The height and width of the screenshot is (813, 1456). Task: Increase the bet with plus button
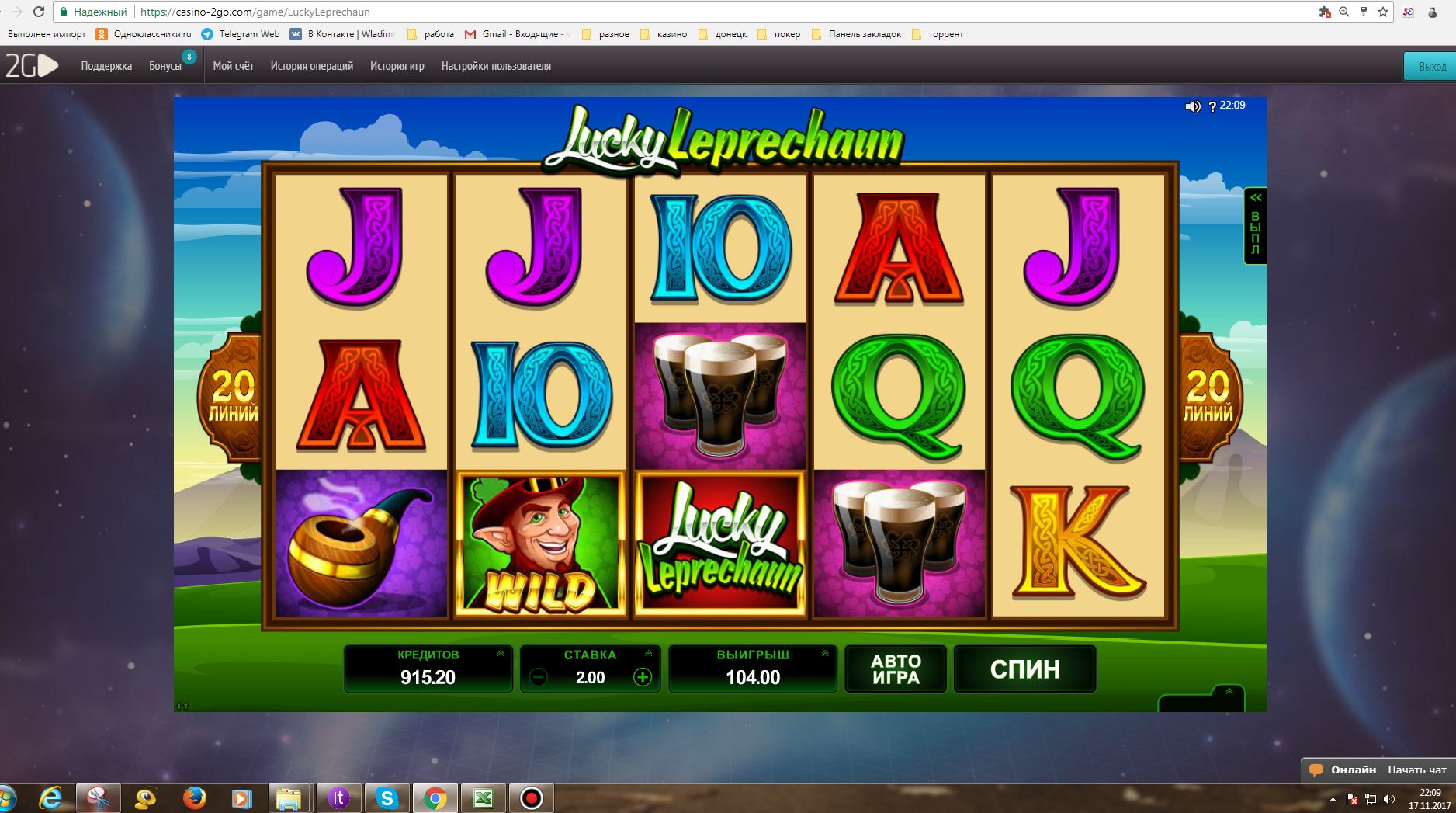pyautogui.click(x=643, y=677)
